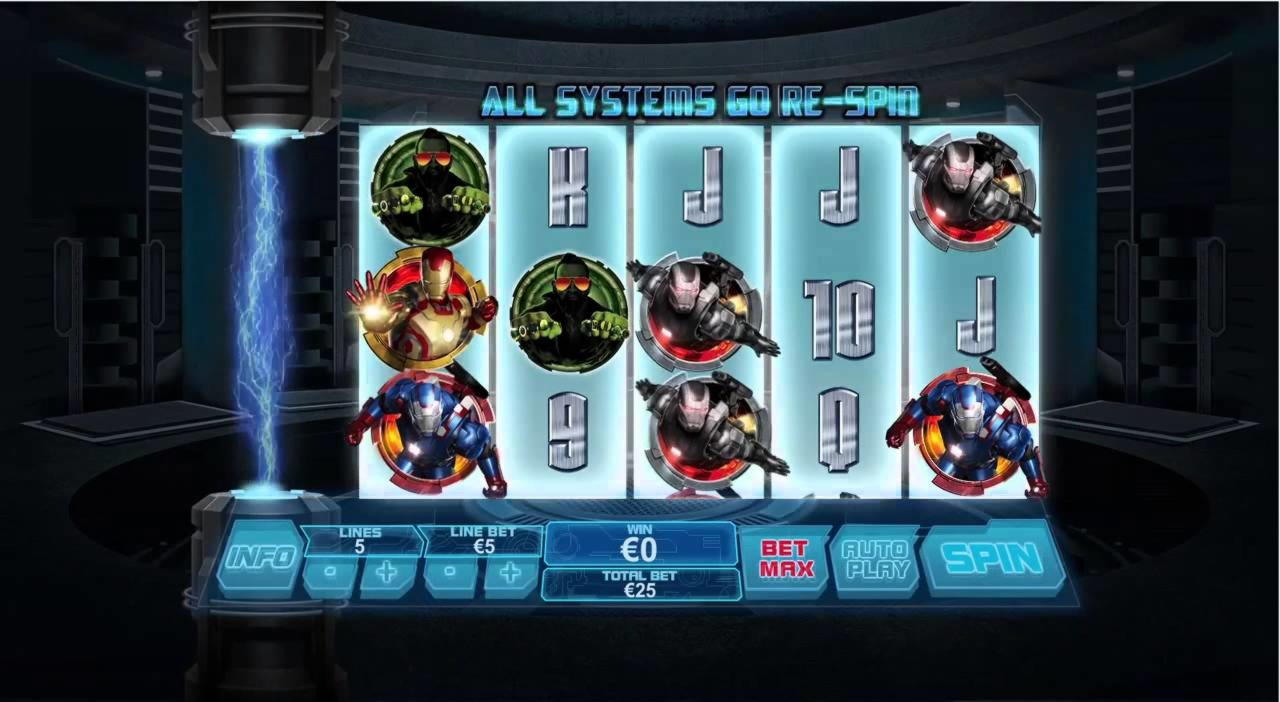Increase the number of lines
This screenshot has height=702, width=1280.
point(389,575)
